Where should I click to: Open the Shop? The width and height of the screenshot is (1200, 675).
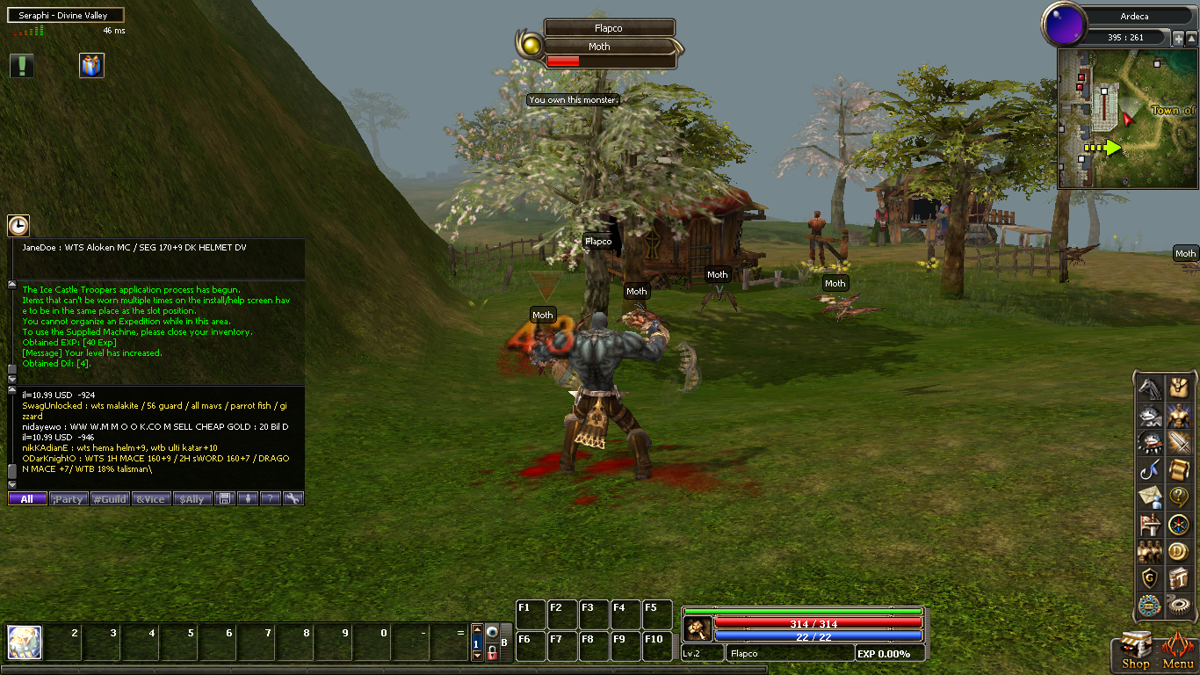point(1135,651)
